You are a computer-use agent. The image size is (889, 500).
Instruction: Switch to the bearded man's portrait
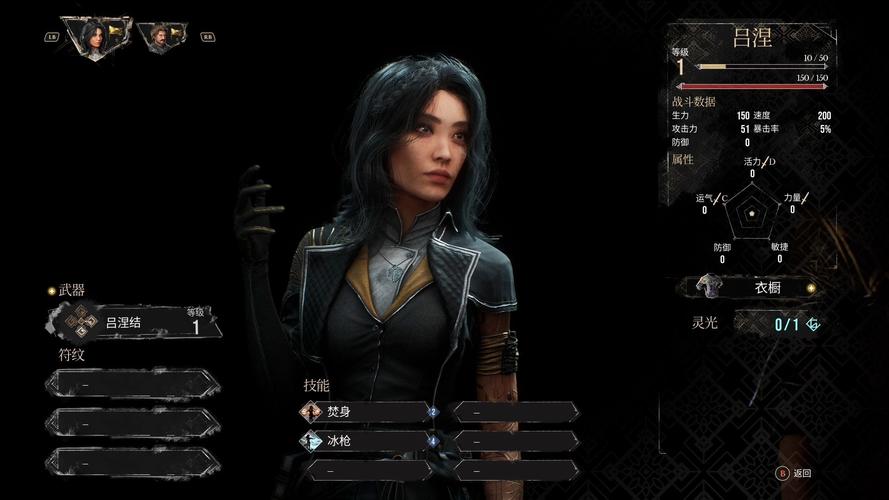tap(158, 37)
